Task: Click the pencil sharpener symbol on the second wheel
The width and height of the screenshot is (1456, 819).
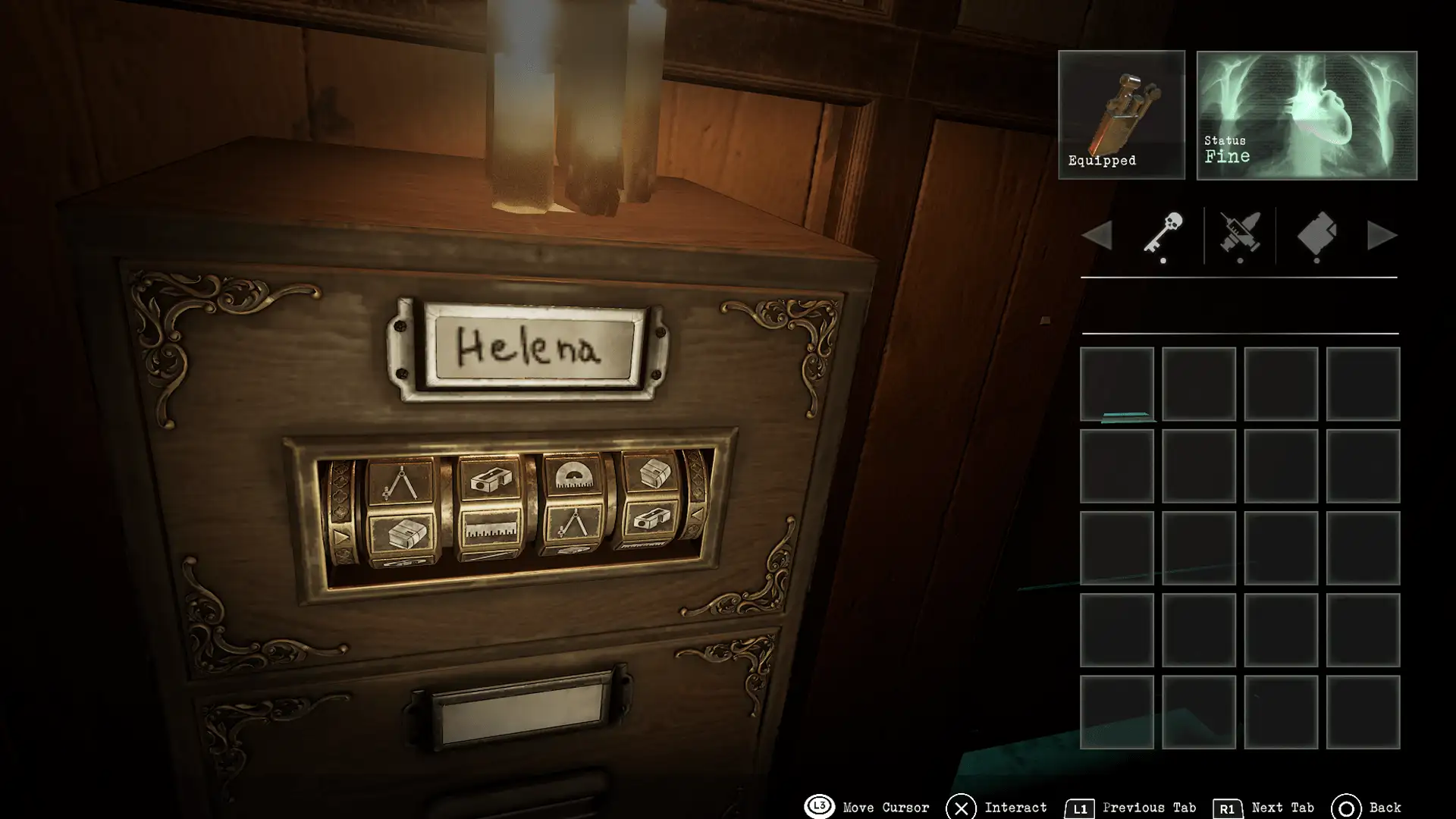Action: tap(491, 478)
